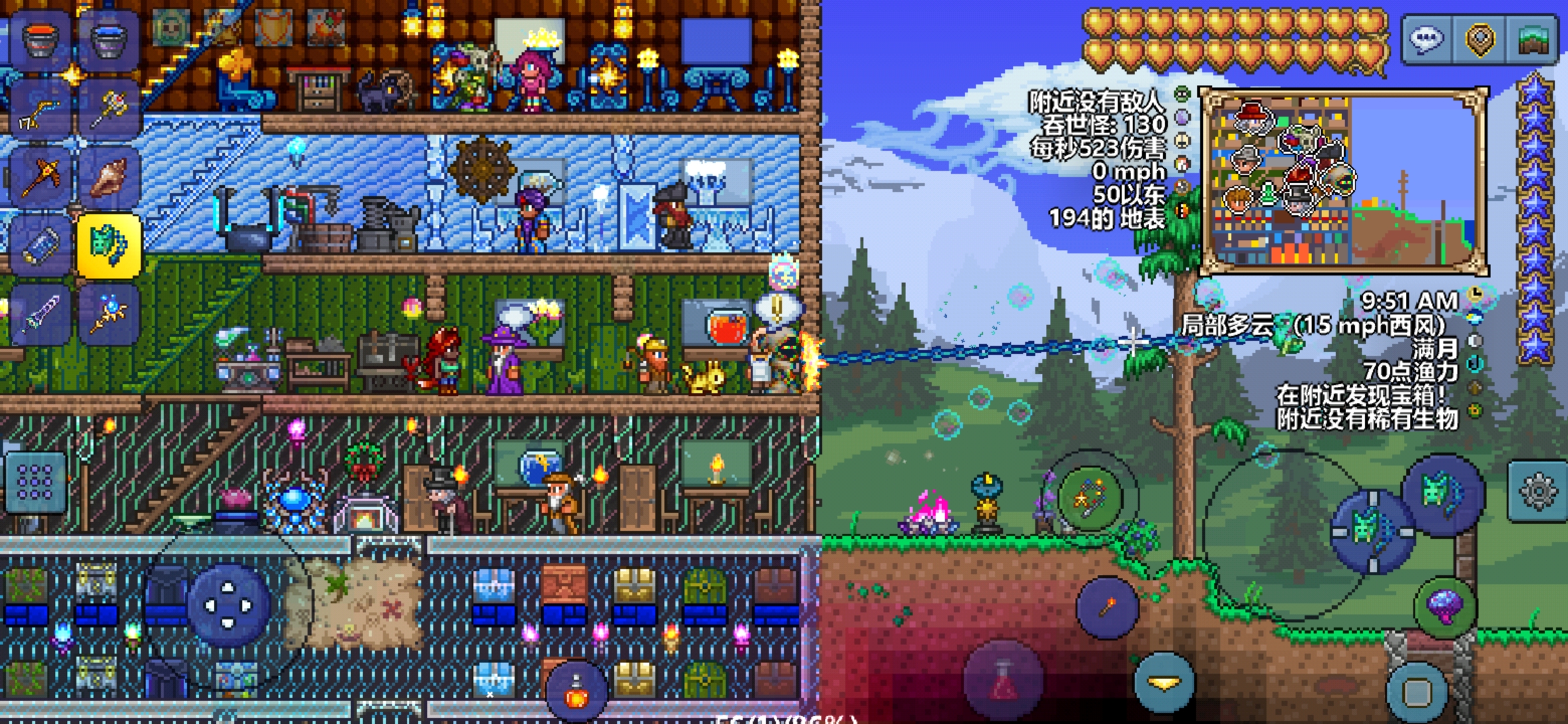Select the sword hotbar slot

point(39,314)
